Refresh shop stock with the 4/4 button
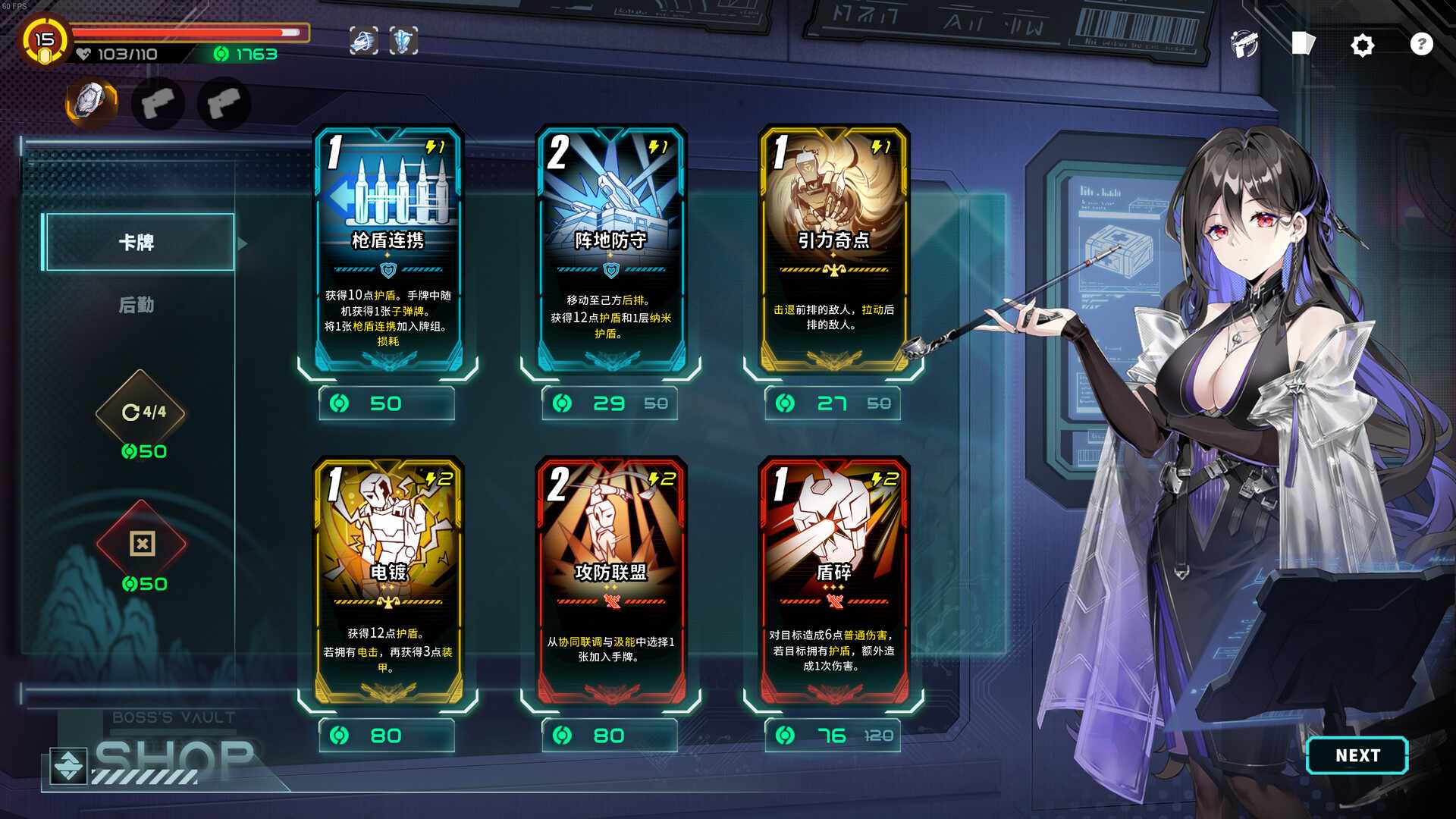 (x=141, y=413)
